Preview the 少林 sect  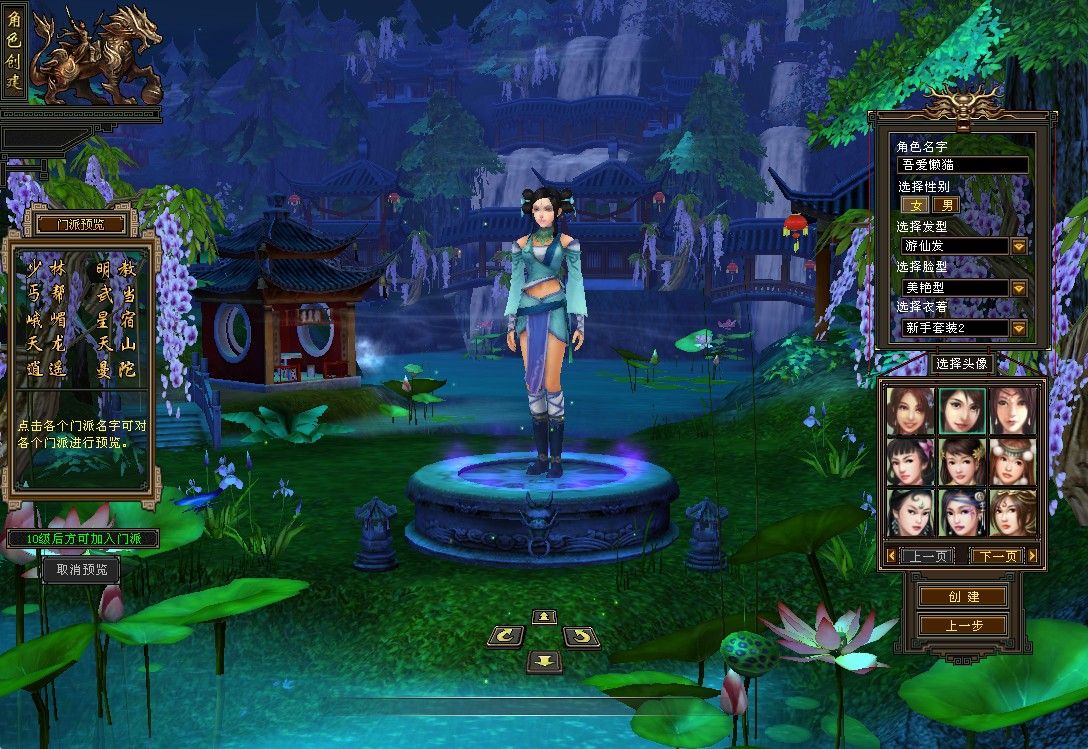click(x=48, y=270)
